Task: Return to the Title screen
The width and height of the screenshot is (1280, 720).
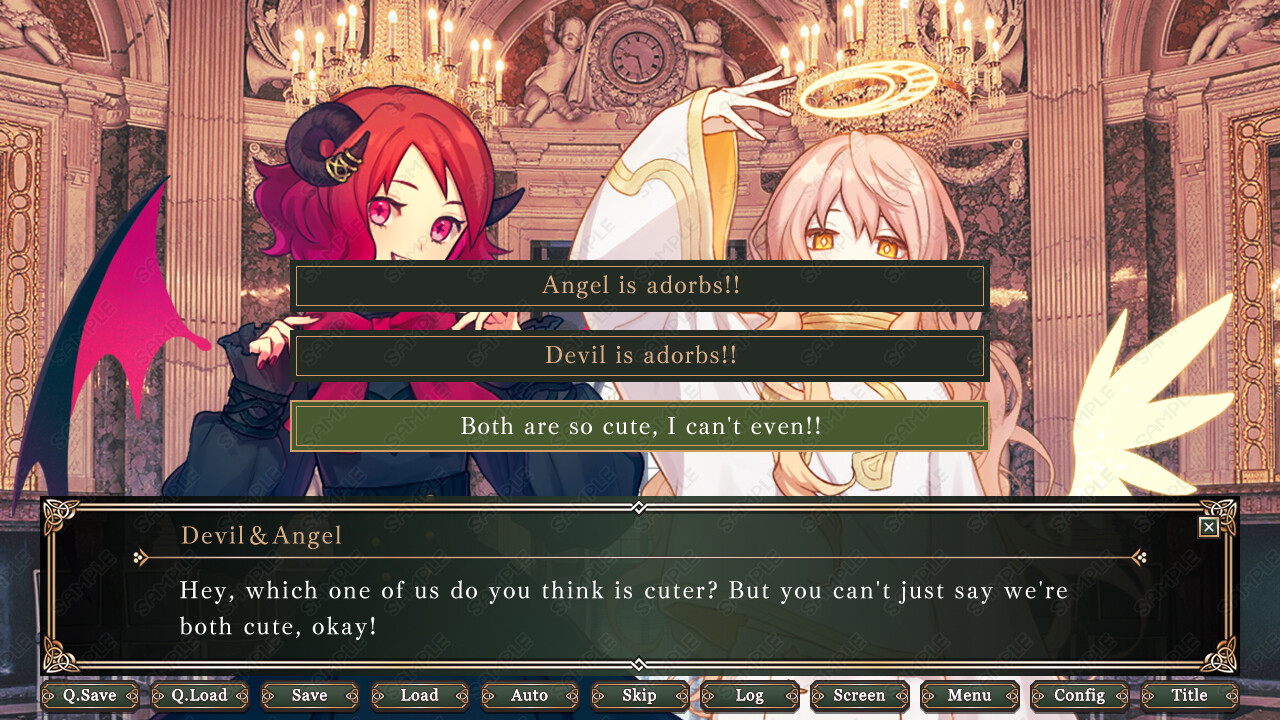Action: (1190, 695)
